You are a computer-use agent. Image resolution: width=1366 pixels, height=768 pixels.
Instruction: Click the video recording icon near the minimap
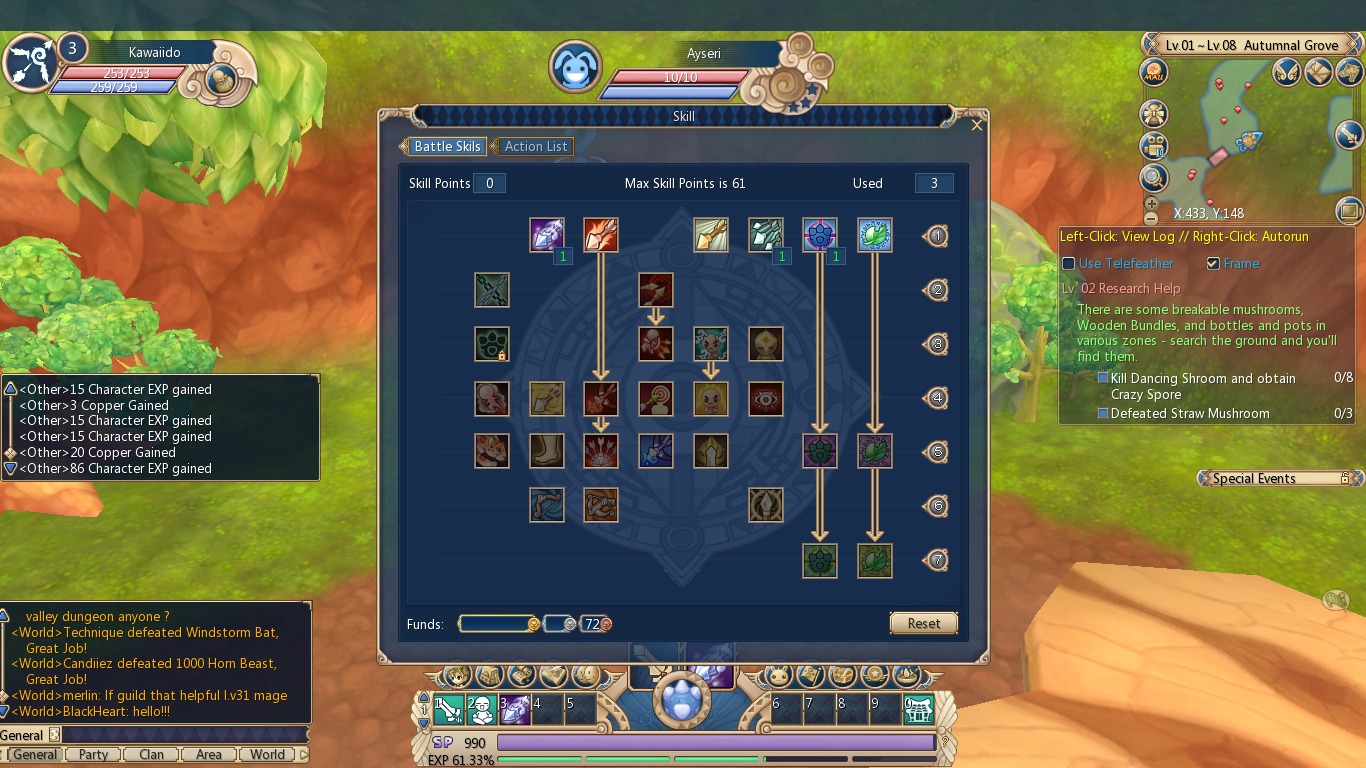[1155, 146]
